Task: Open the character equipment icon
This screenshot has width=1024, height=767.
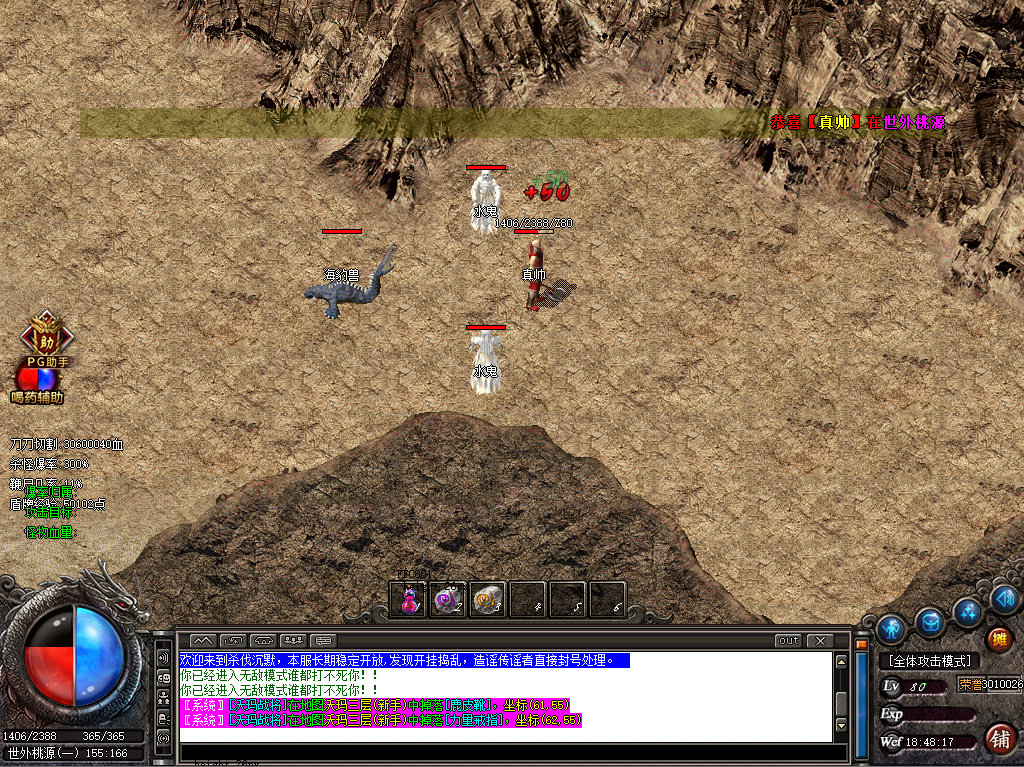Action: click(x=891, y=629)
